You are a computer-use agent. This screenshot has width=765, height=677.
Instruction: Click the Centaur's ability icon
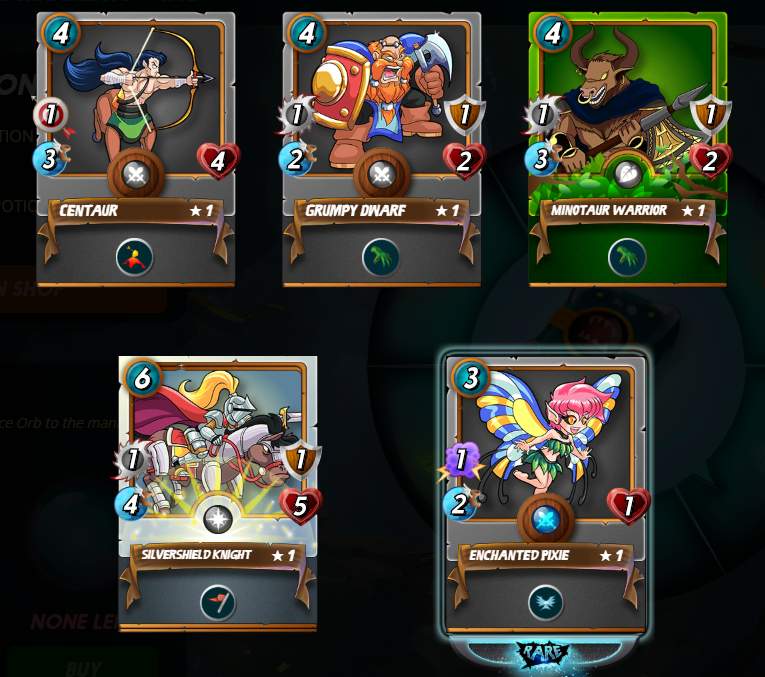135,257
